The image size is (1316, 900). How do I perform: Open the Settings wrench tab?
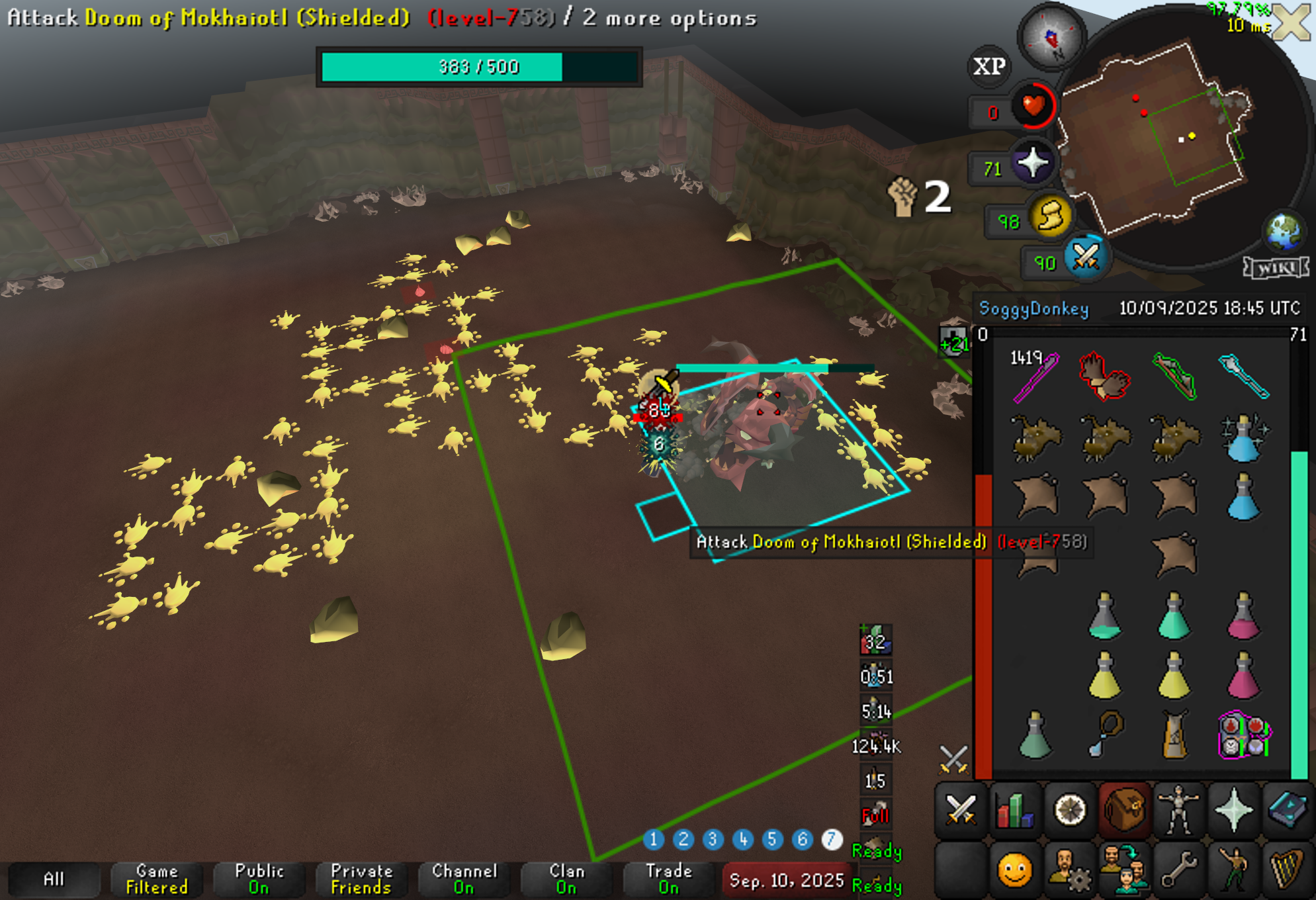point(1178,870)
